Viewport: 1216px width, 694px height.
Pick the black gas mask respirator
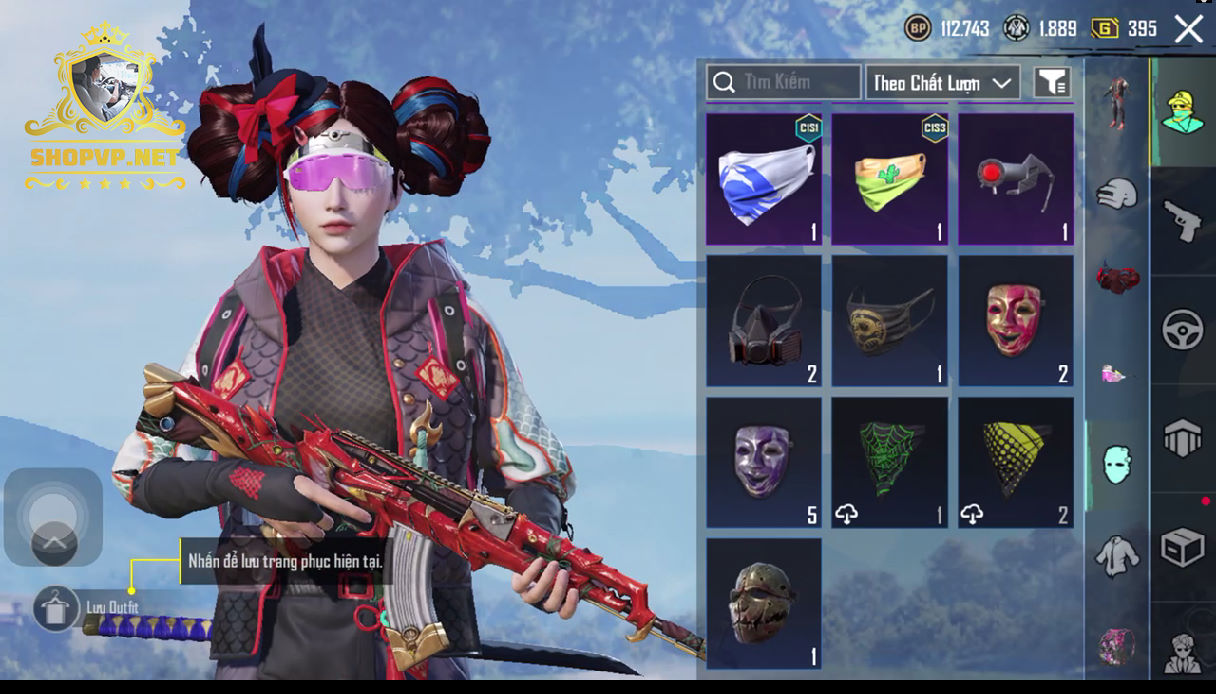764,321
